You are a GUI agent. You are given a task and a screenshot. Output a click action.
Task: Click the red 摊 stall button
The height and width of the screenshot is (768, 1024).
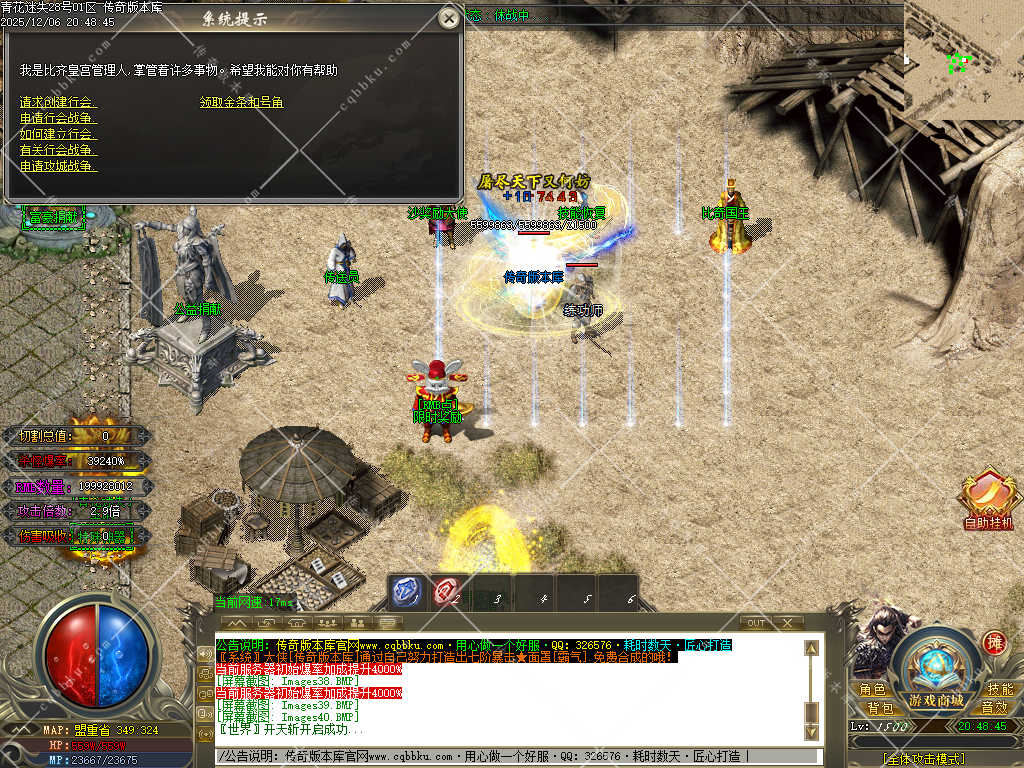point(993,643)
